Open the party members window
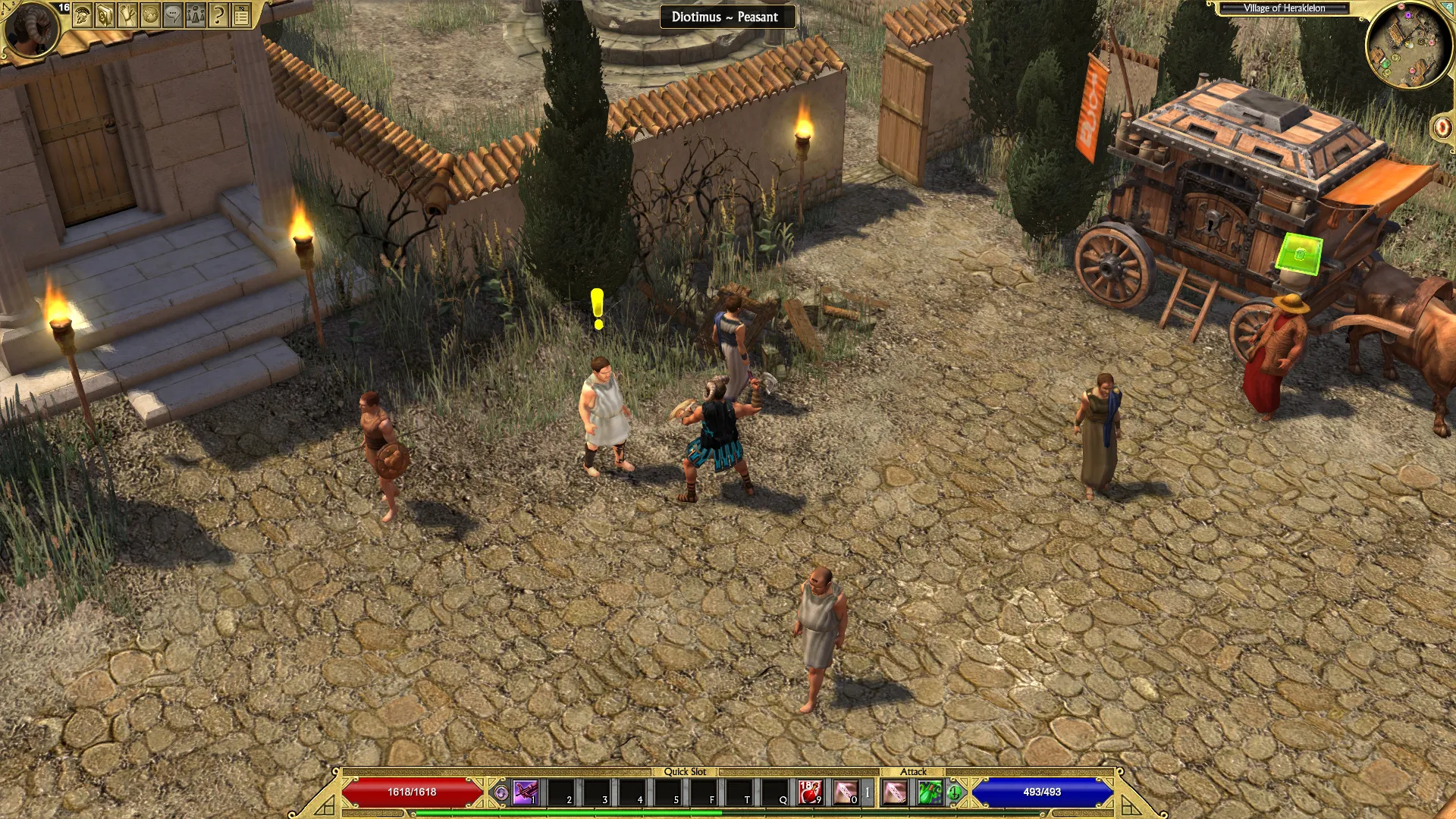The image size is (1456, 819). [196, 15]
